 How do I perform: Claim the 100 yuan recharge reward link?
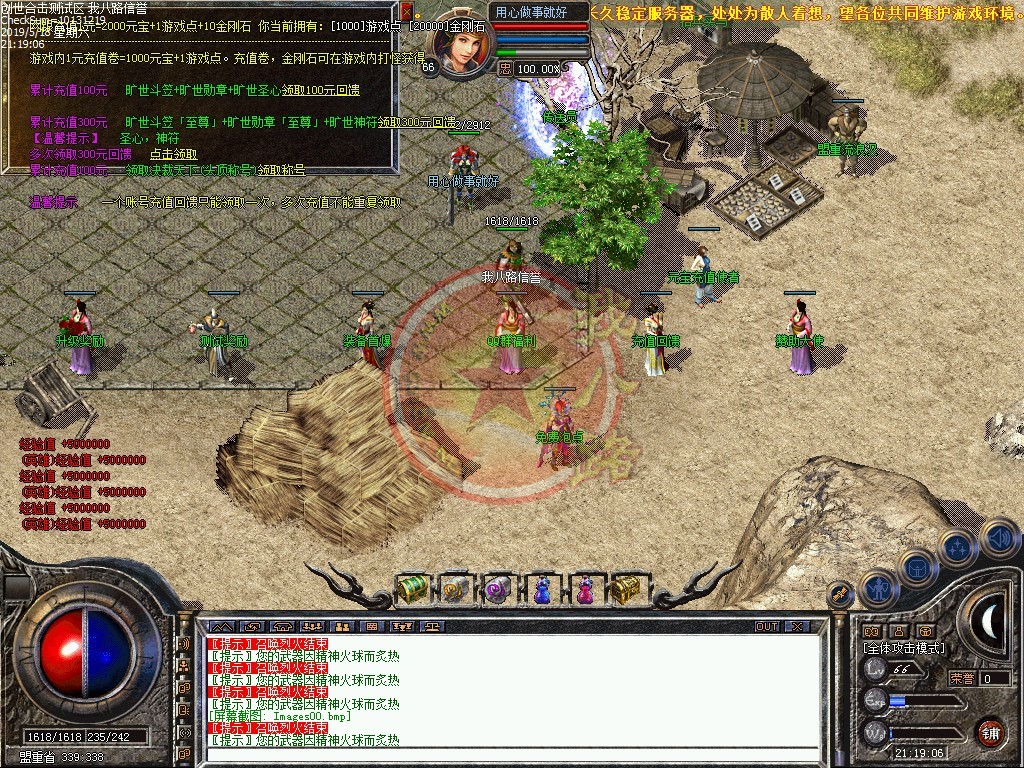pyautogui.click(x=320, y=90)
